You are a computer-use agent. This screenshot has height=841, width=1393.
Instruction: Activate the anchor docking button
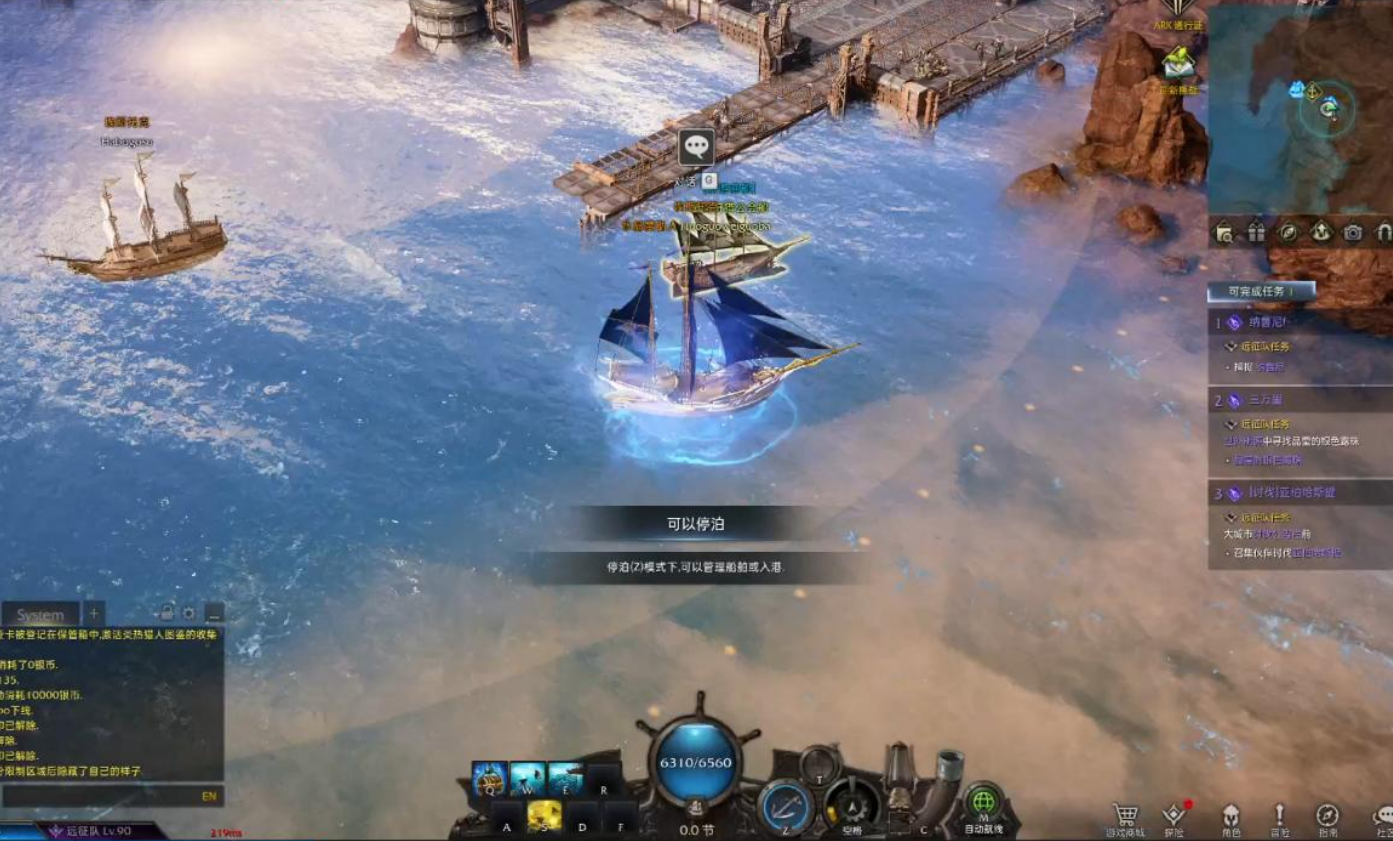click(x=786, y=805)
